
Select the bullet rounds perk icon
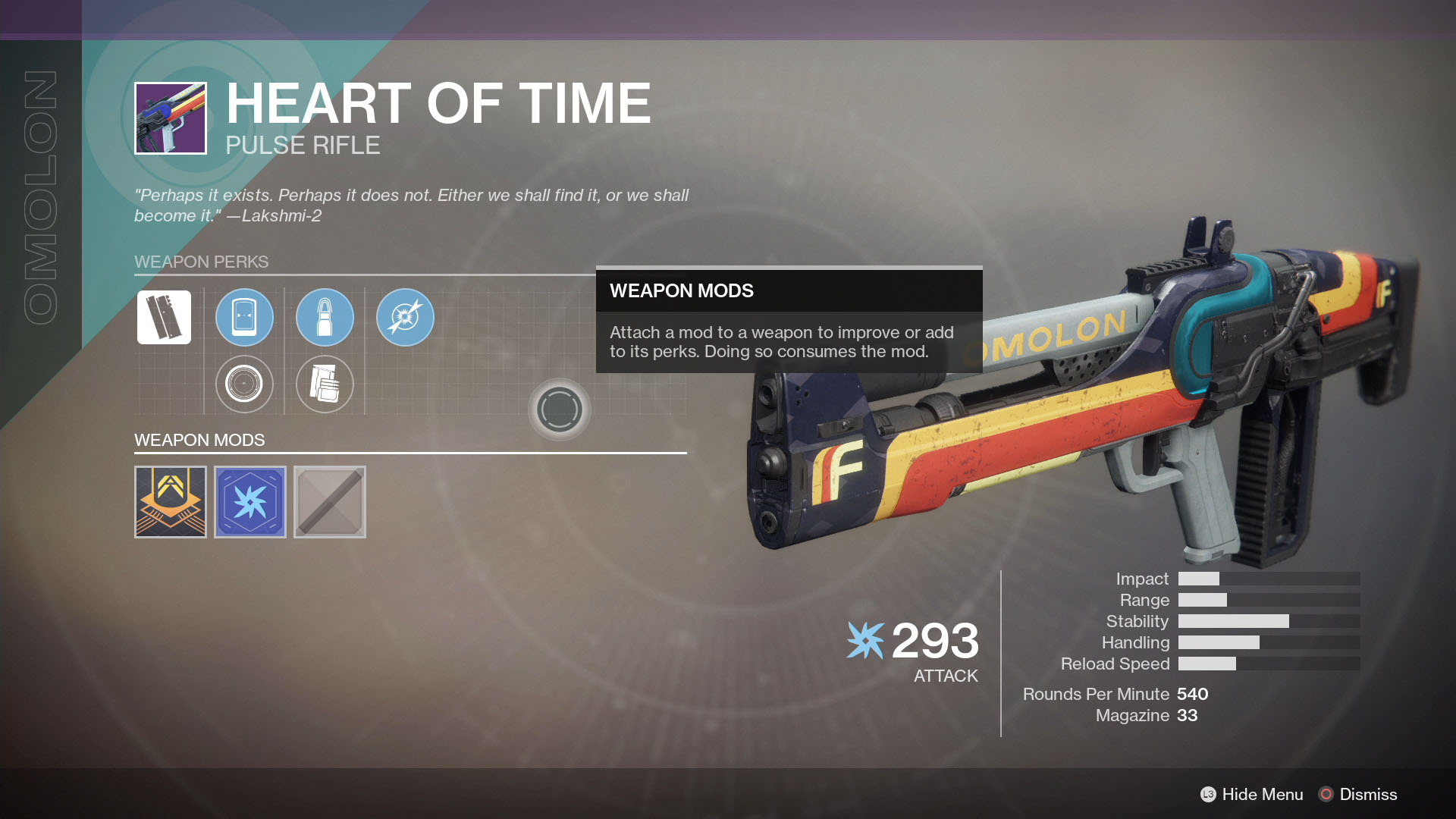(325, 318)
